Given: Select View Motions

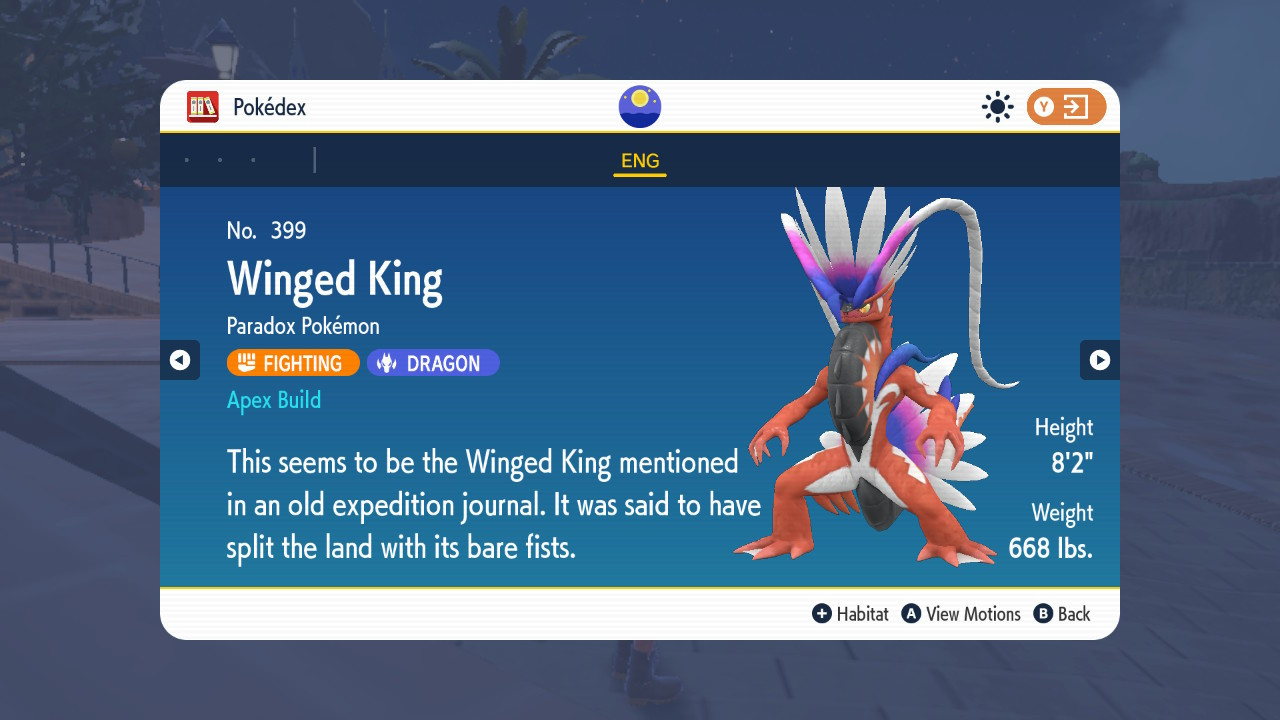Looking at the screenshot, I should [x=962, y=614].
